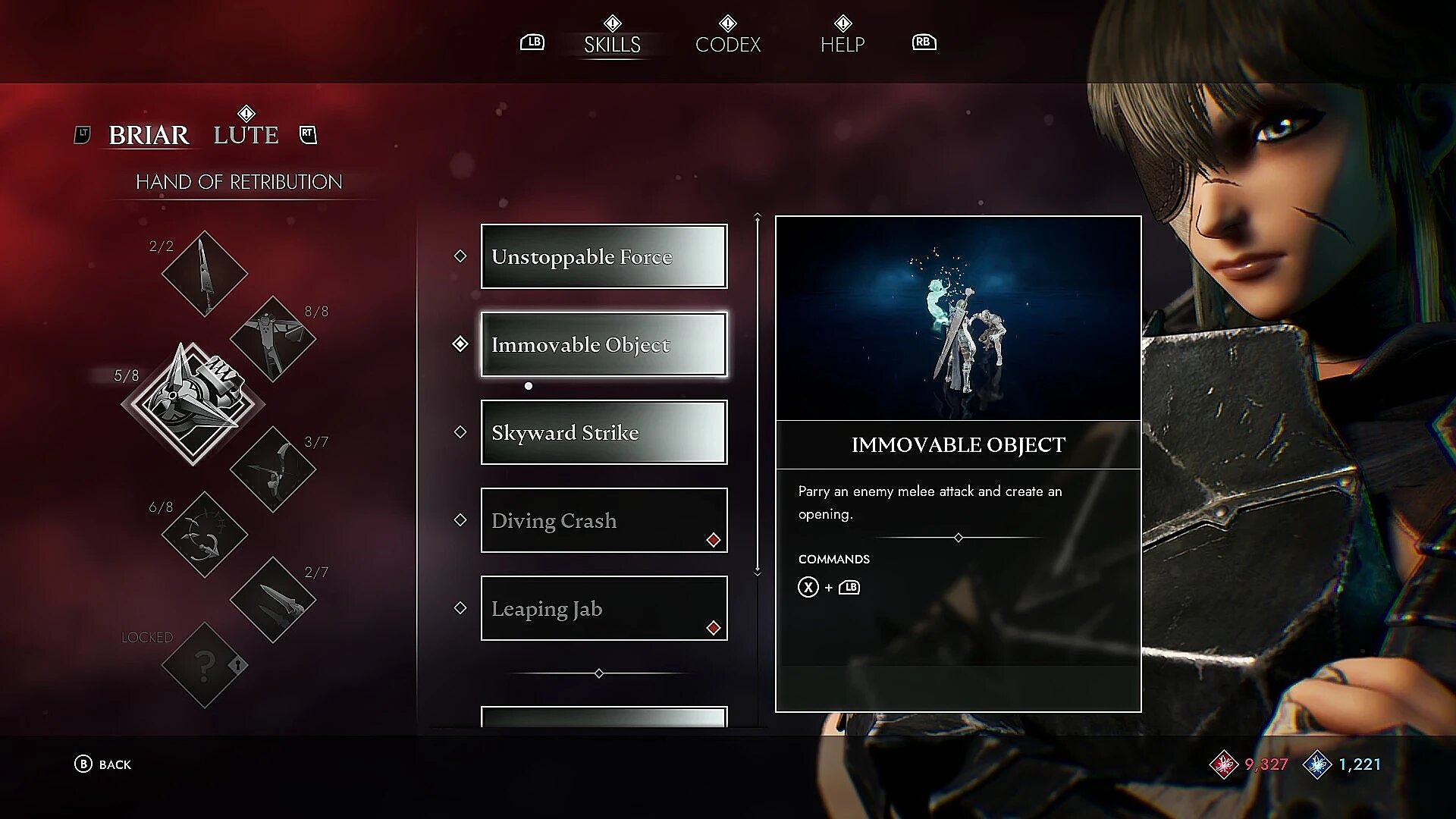
Task: Select the gauntlet Hand of Retribution category
Action: coord(194,402)
